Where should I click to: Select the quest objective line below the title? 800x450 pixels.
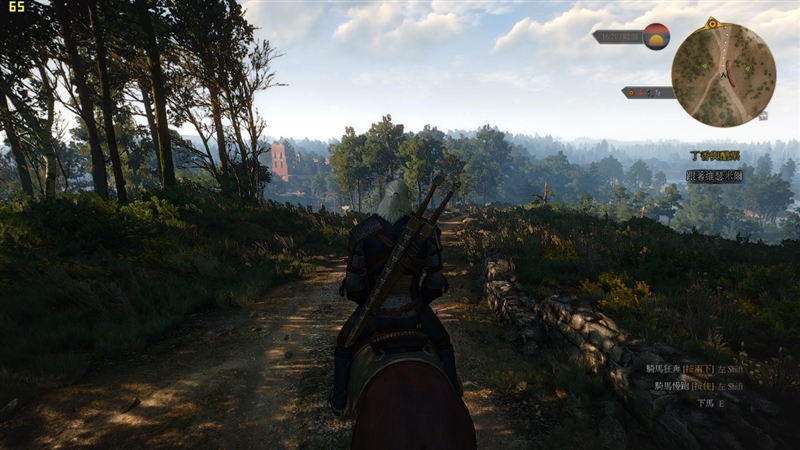[714, 175]
